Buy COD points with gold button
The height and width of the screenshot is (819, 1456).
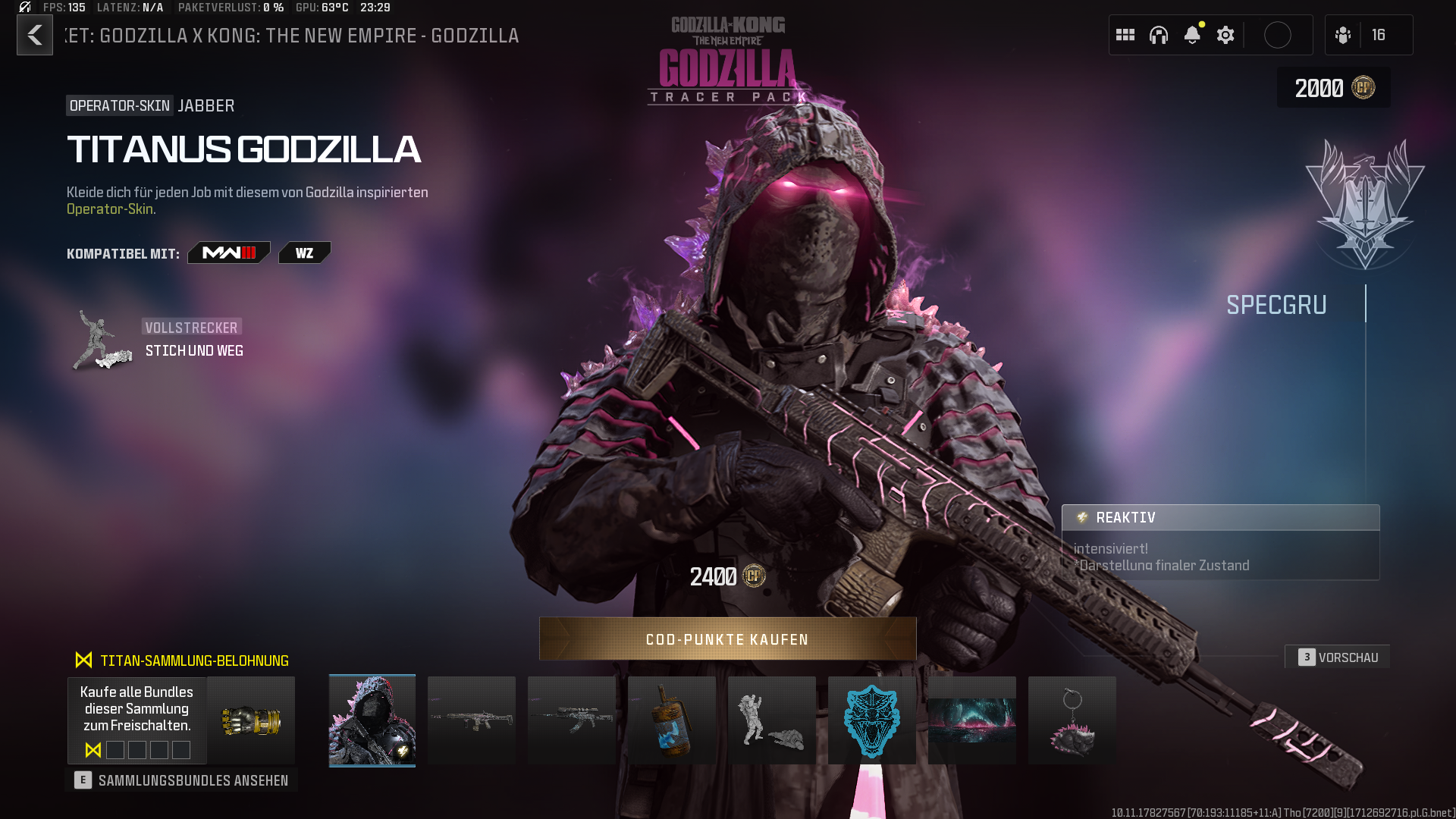[x=727, y=639]
